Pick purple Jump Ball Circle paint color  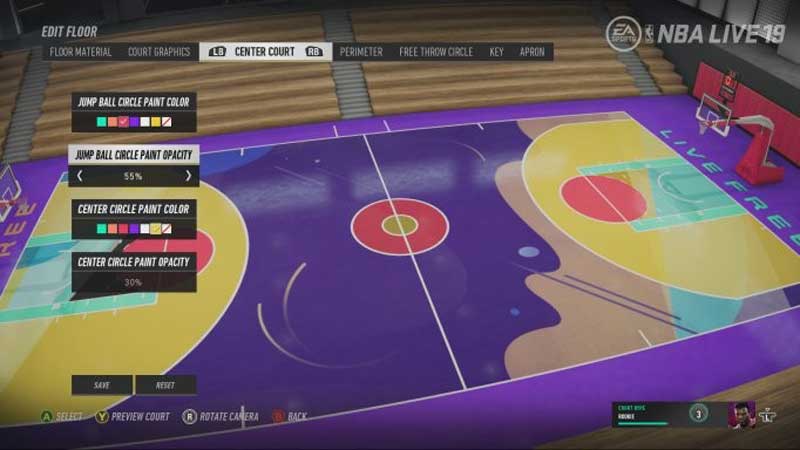[x=134, y=121]
